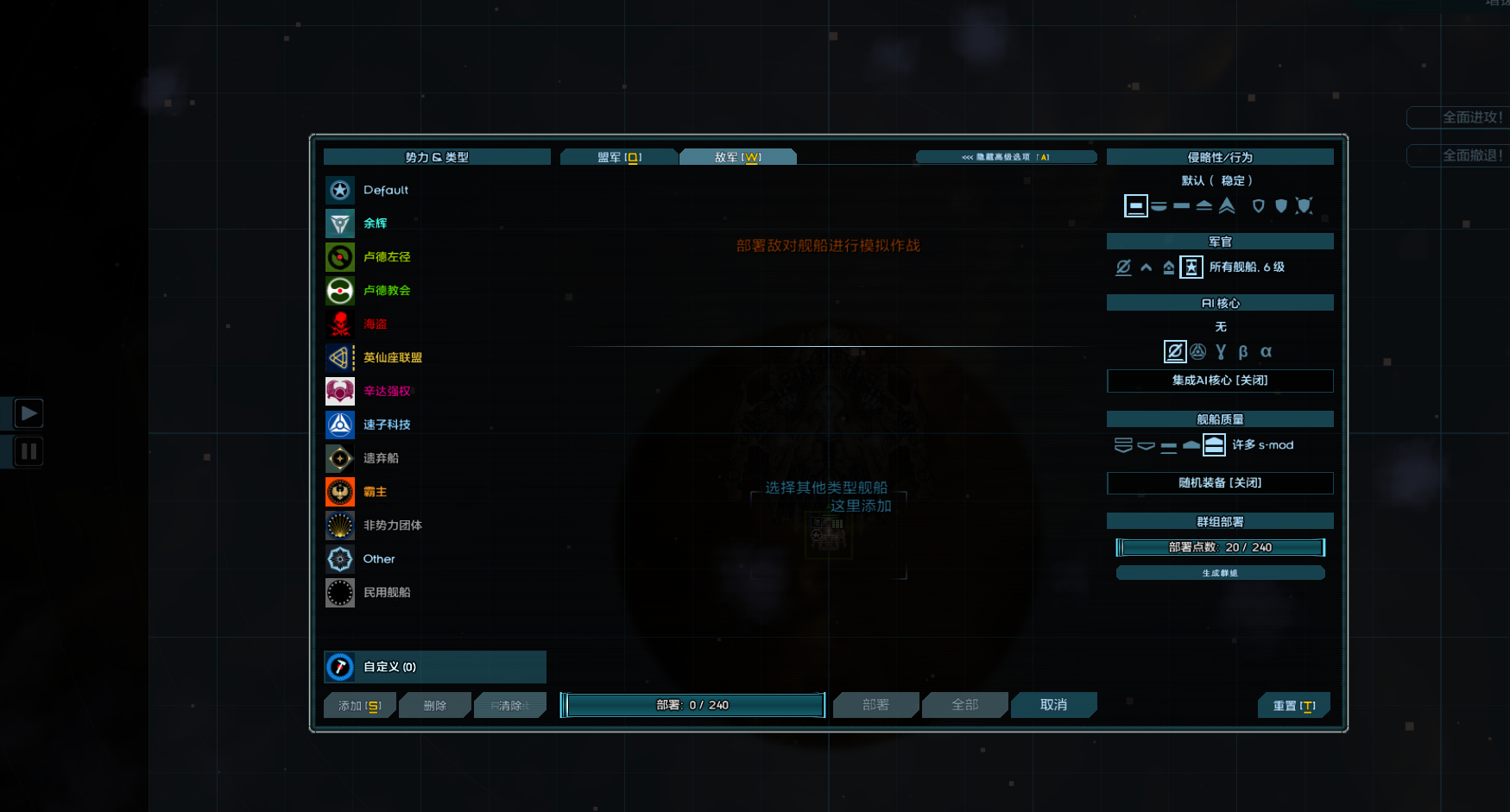Choose the 海盗 pirate faction
Screen dimensions: 1510x812
click(x=375, y=324)
